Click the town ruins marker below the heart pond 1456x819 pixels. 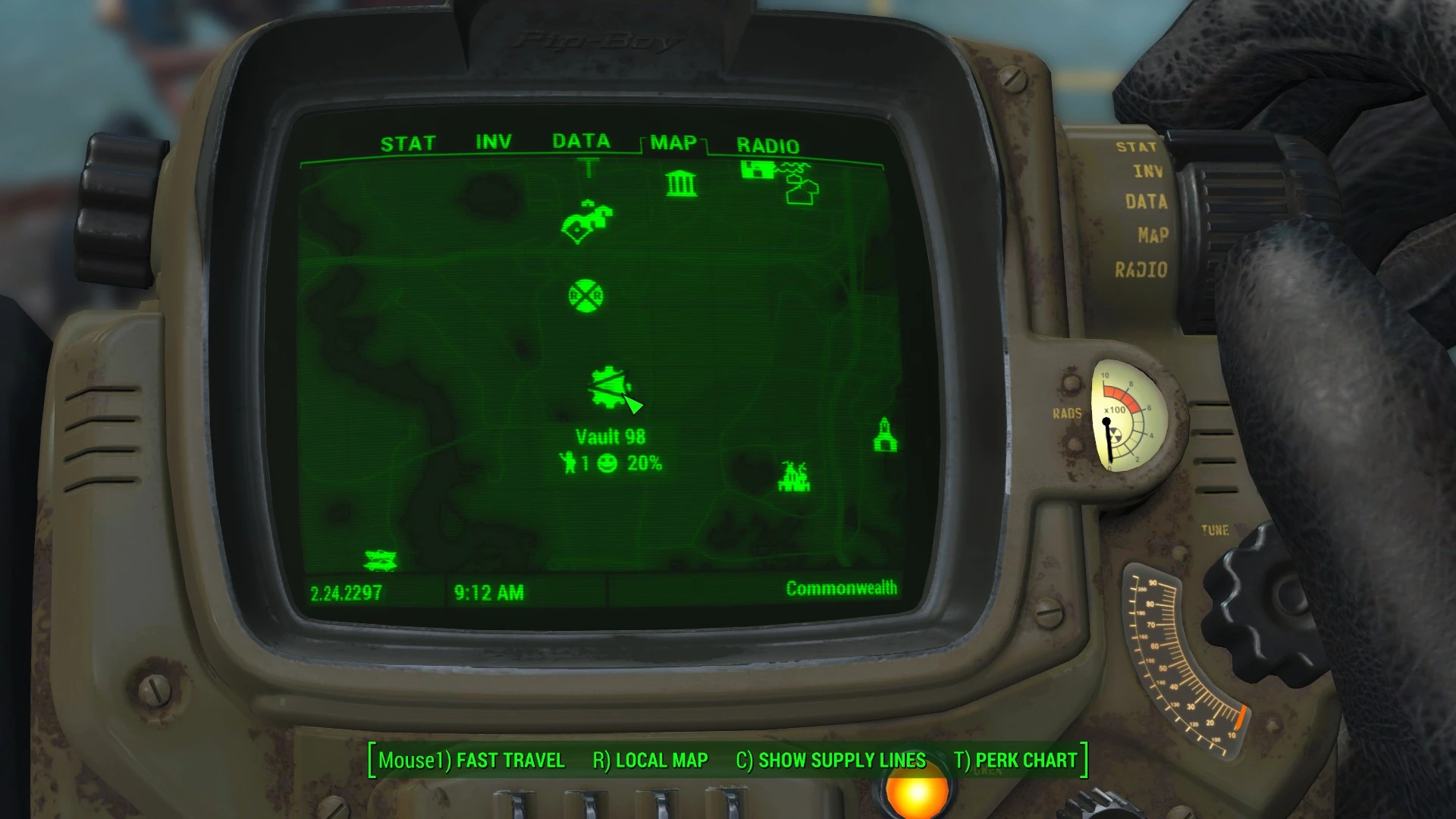(x=795, y=478)
